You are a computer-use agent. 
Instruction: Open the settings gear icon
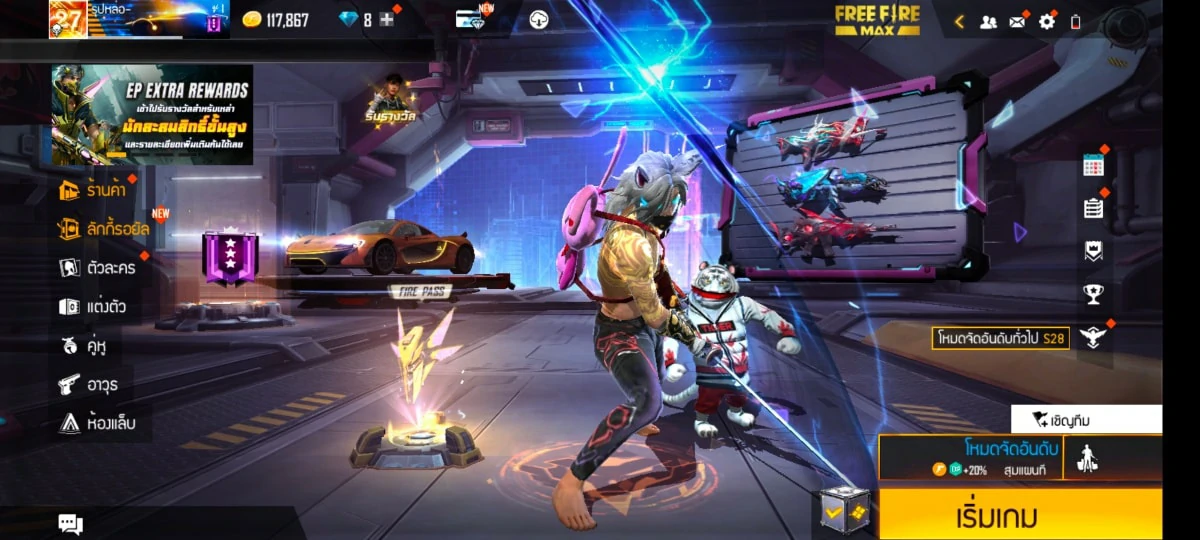pyautogui.click(x=1047, y=21)
